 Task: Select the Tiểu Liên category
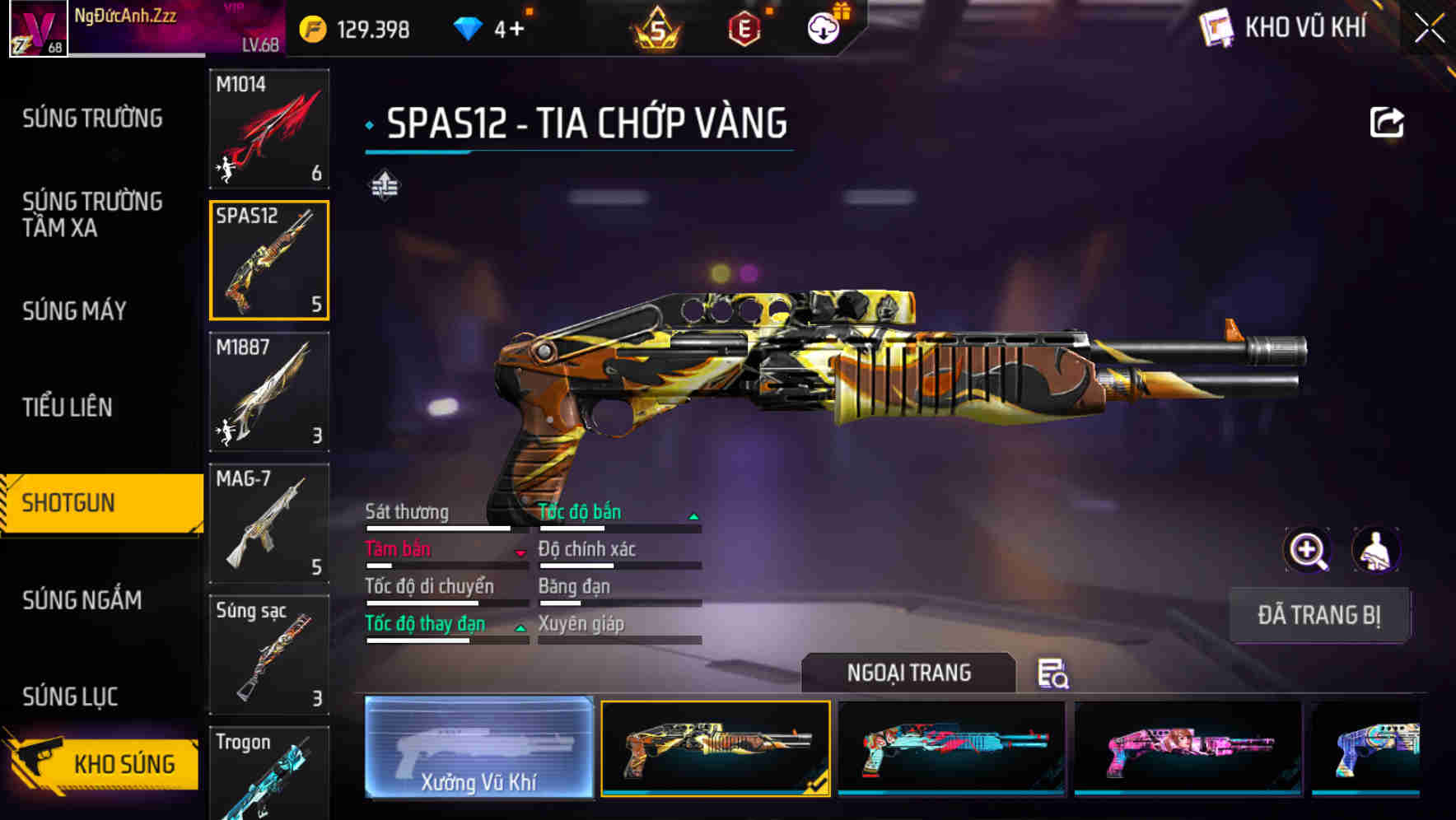tap(68, 407)
